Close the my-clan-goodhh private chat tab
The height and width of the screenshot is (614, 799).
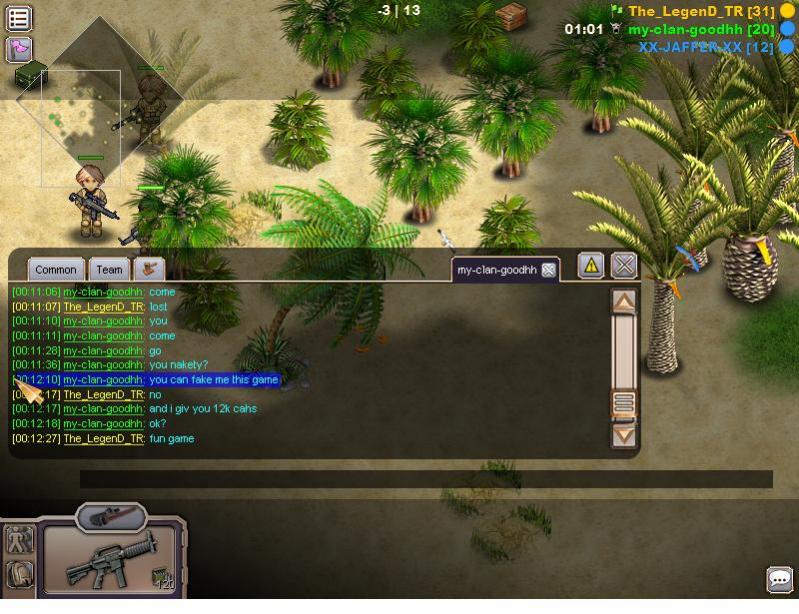pos(548,270)
